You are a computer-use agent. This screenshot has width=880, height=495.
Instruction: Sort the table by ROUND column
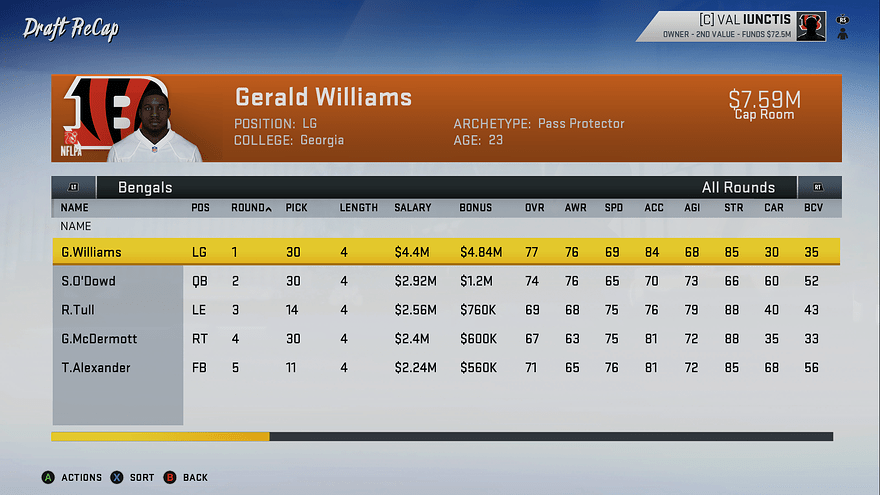[250, 208]
